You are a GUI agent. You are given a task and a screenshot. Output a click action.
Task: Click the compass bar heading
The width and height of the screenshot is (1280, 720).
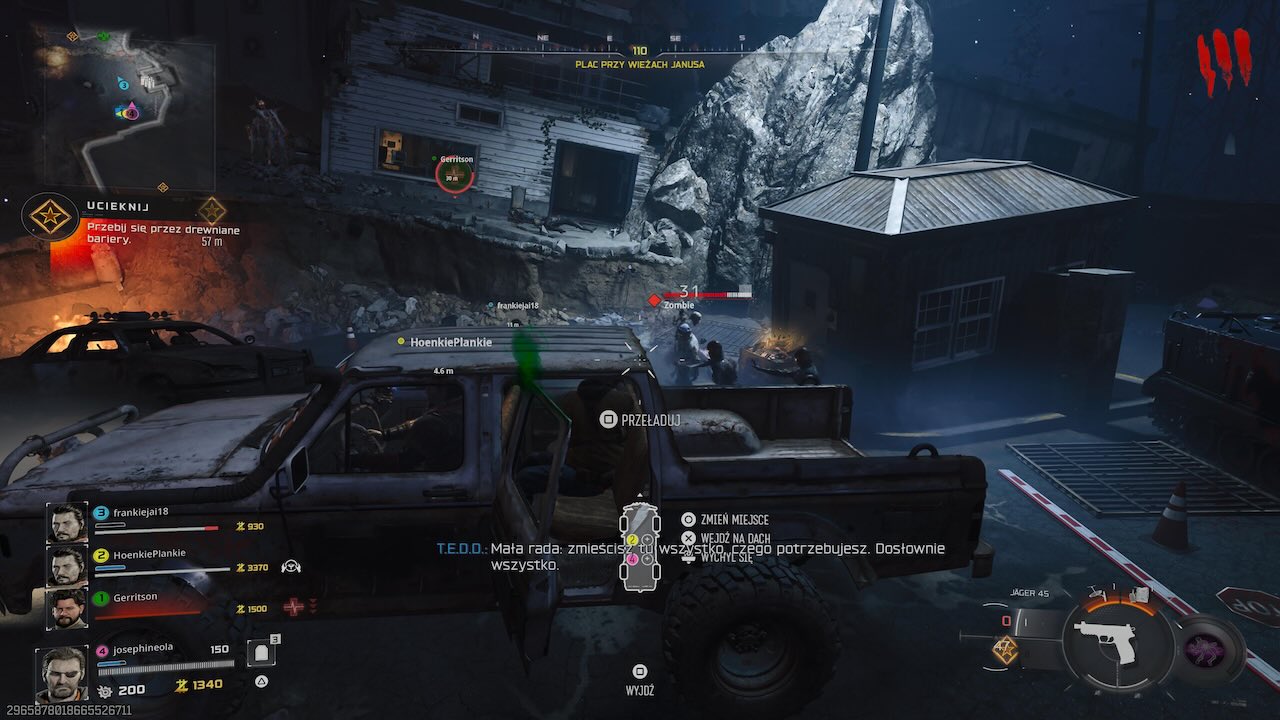tap(640, 51)
